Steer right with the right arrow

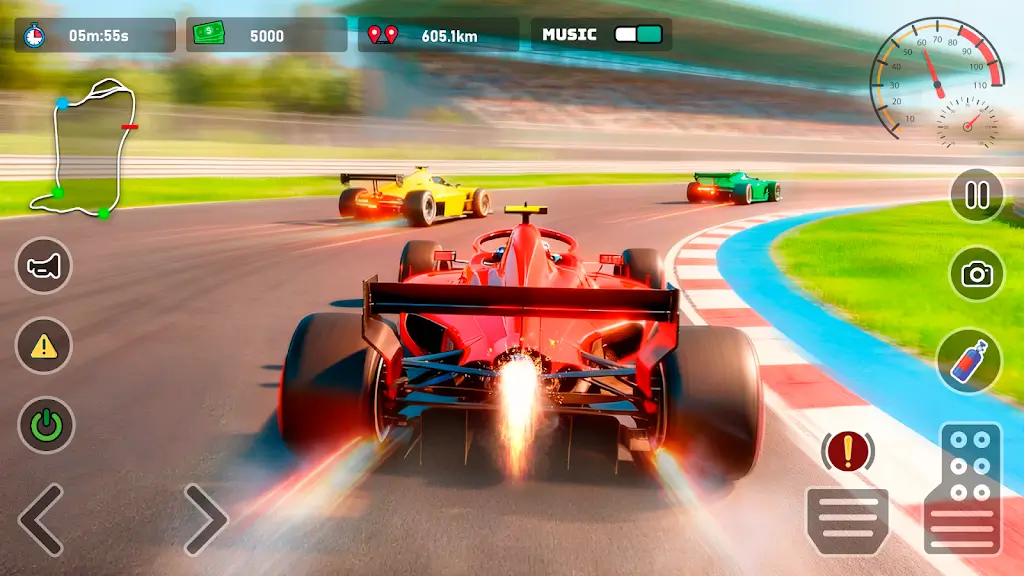[205, 520]
